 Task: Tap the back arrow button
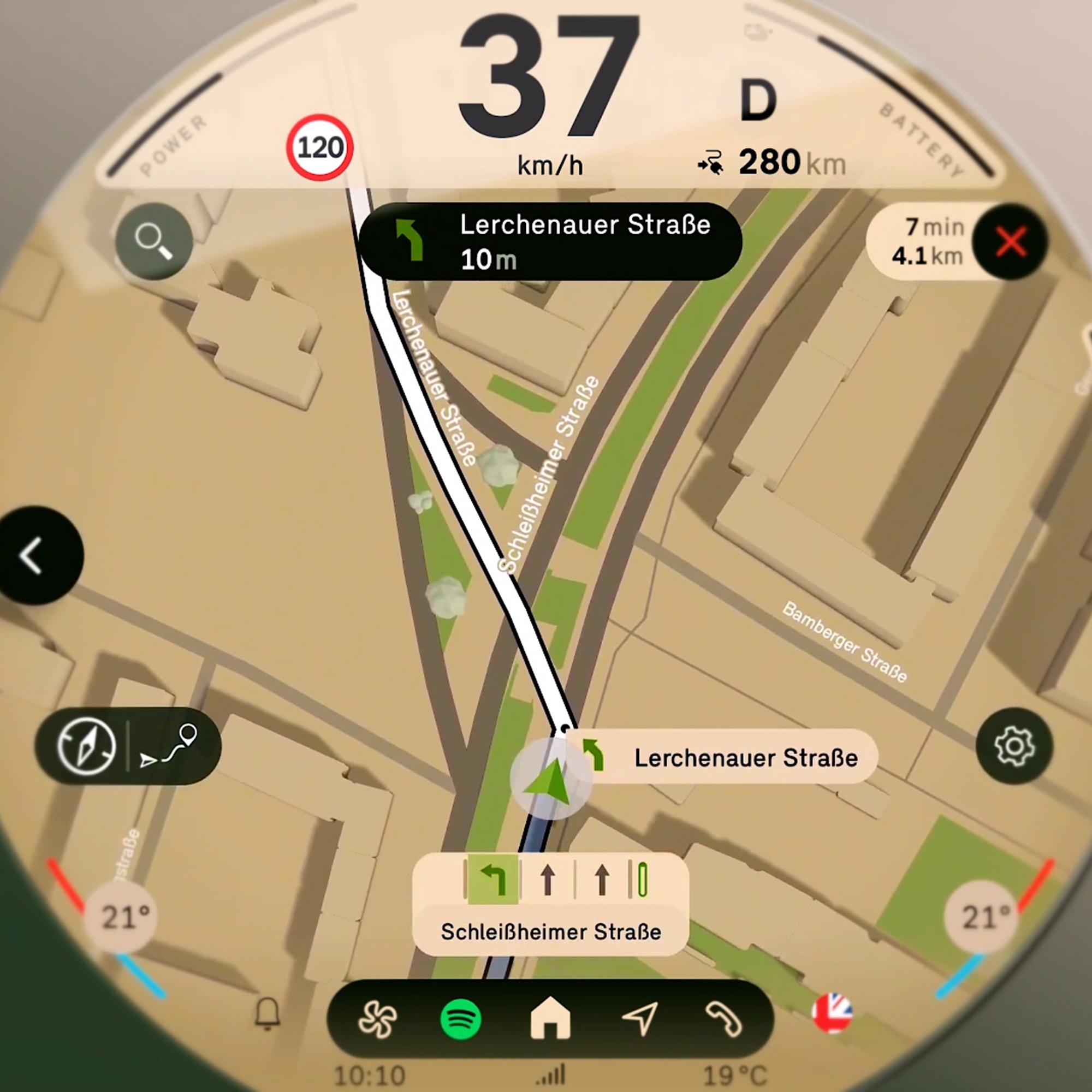[34, 556]
